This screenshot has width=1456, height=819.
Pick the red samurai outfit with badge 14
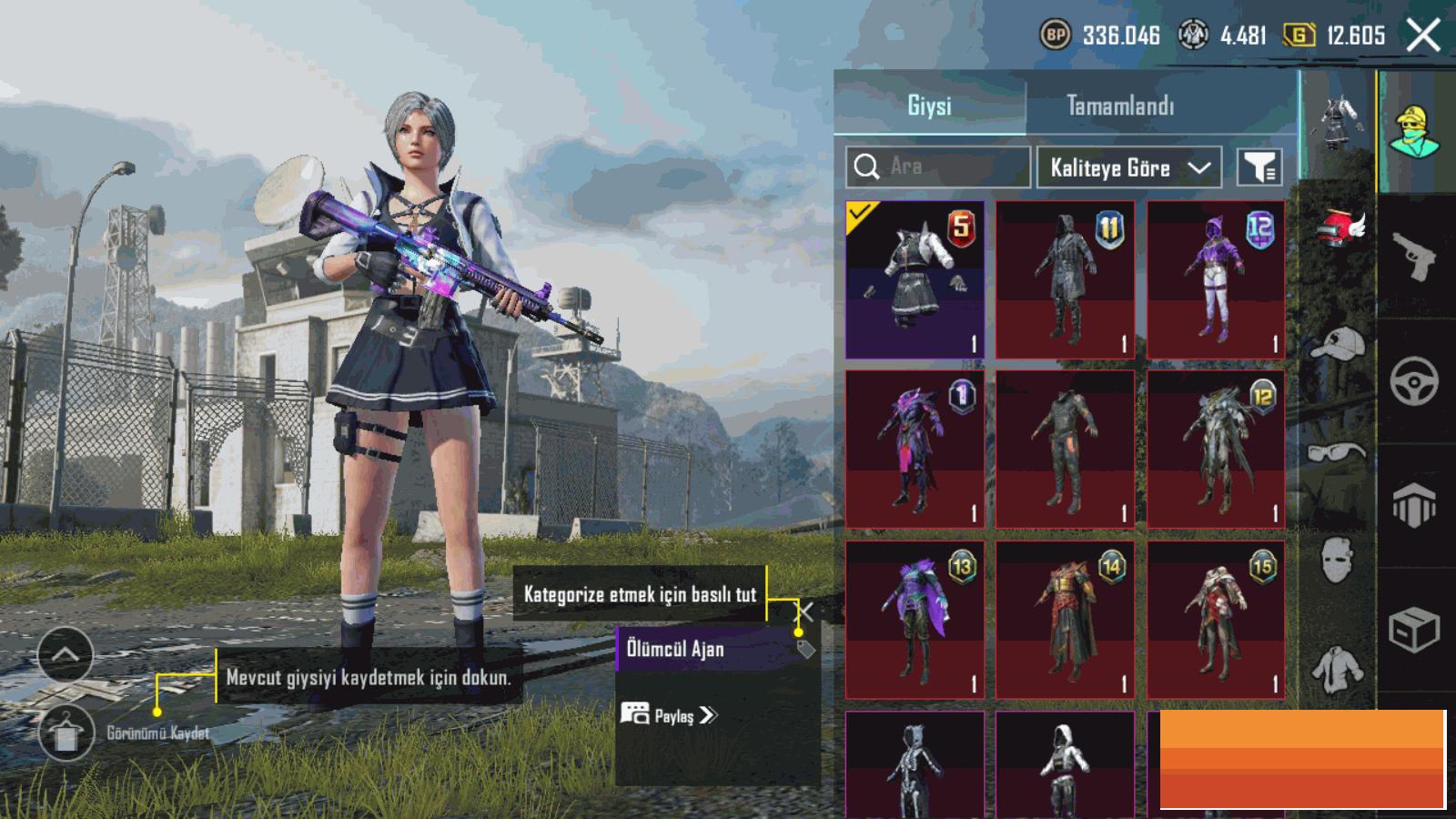coord(1065,620)
